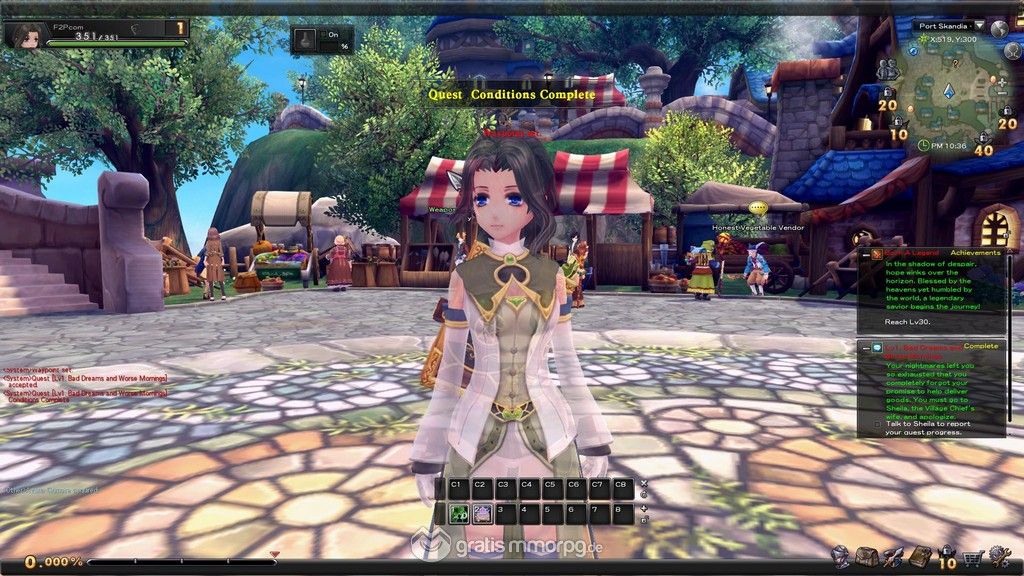Open the Port Skandia region dropdown
1024x576 pixels.
[979, 26]
